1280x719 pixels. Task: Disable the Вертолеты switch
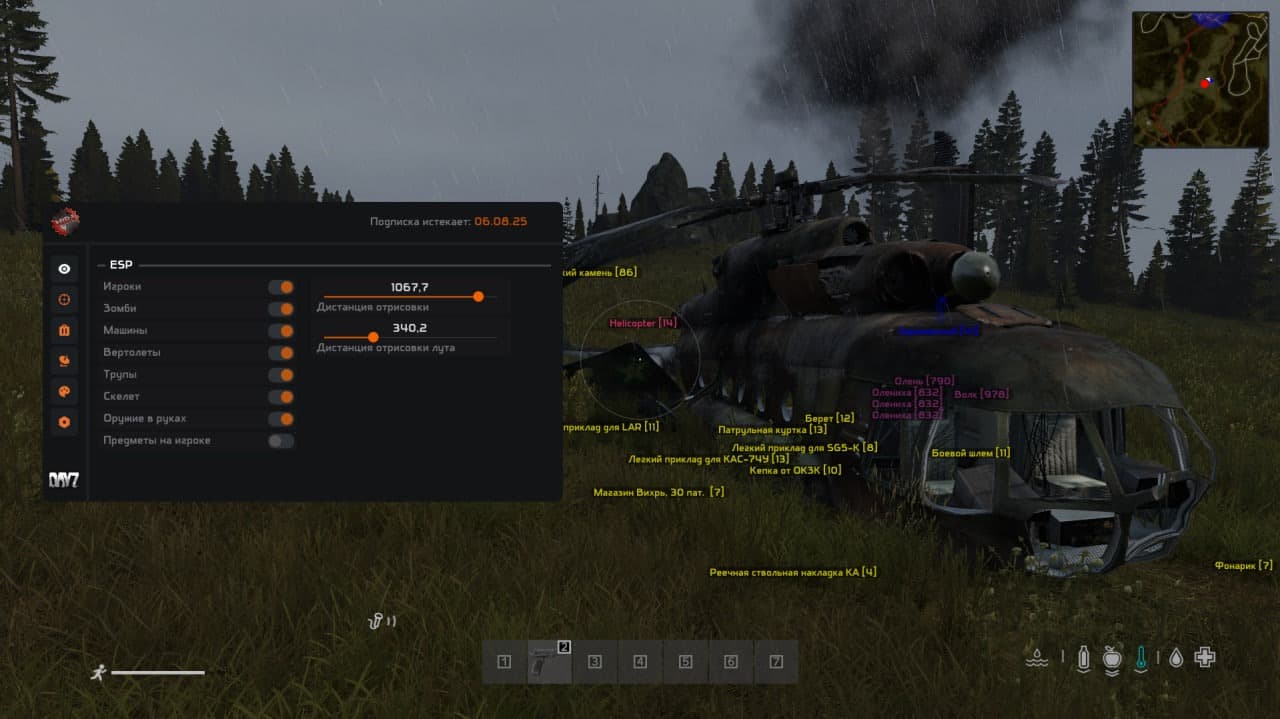click(x=281, y=353)
